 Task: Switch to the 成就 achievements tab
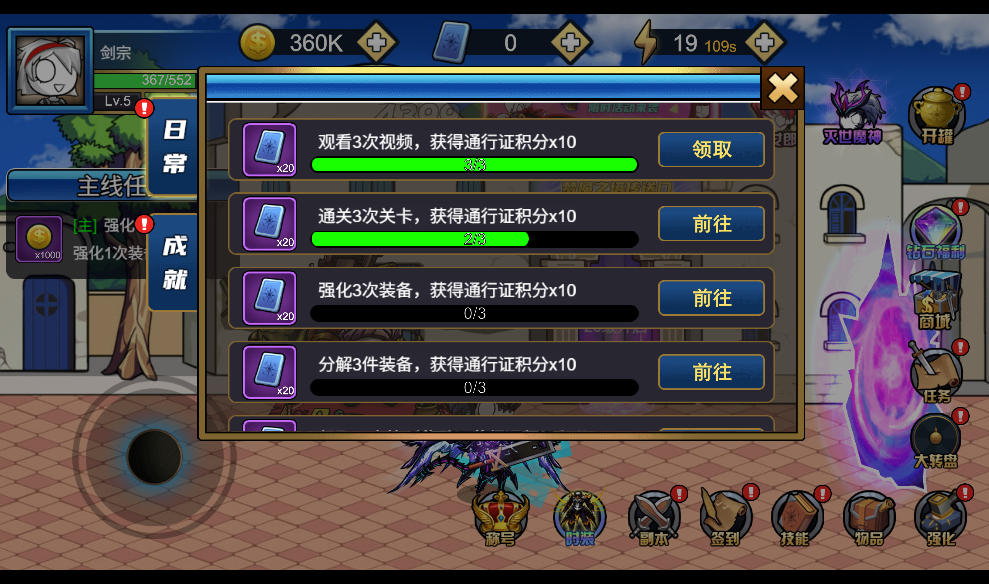click(x=175, y=264)
